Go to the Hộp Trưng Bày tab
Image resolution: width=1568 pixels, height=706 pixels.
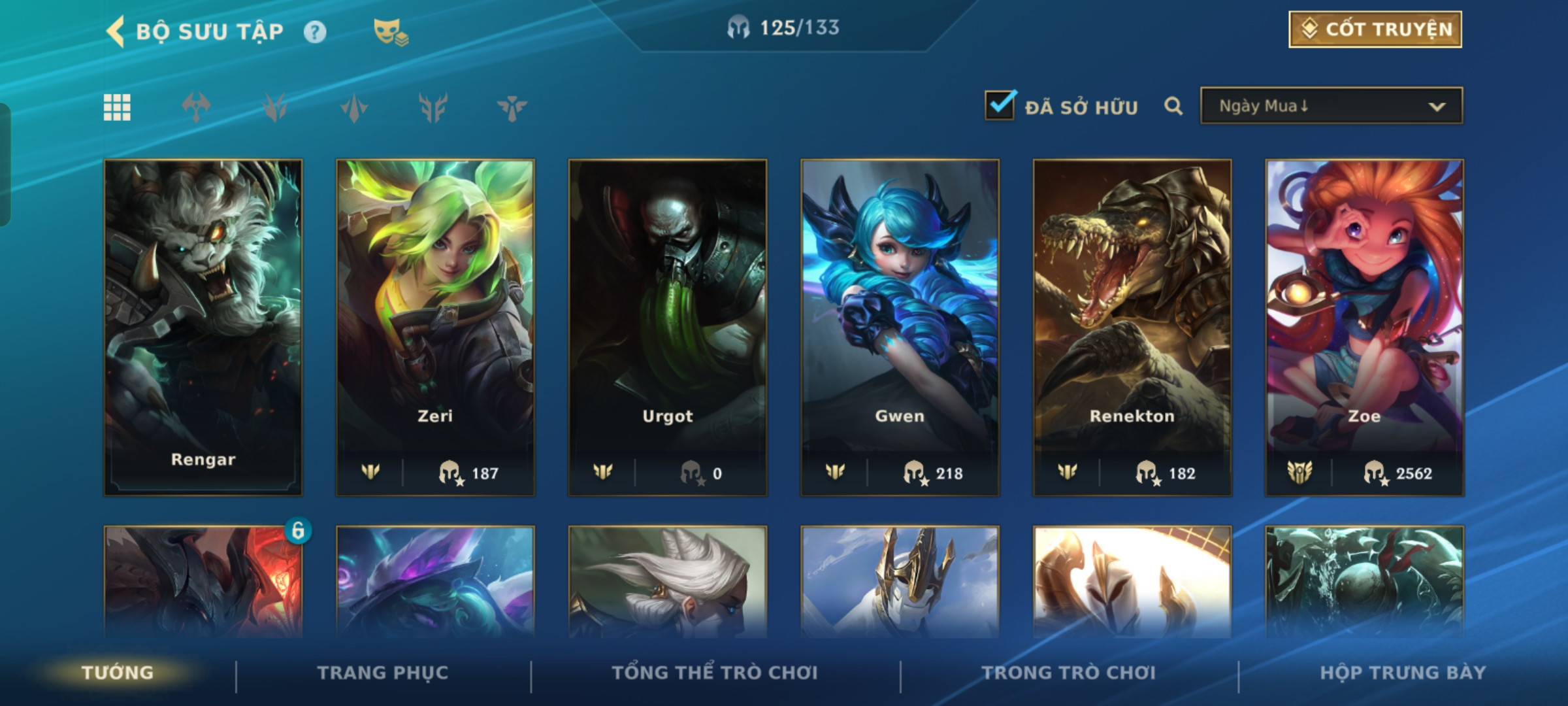pyautogui.click(x=1403, y=673)
